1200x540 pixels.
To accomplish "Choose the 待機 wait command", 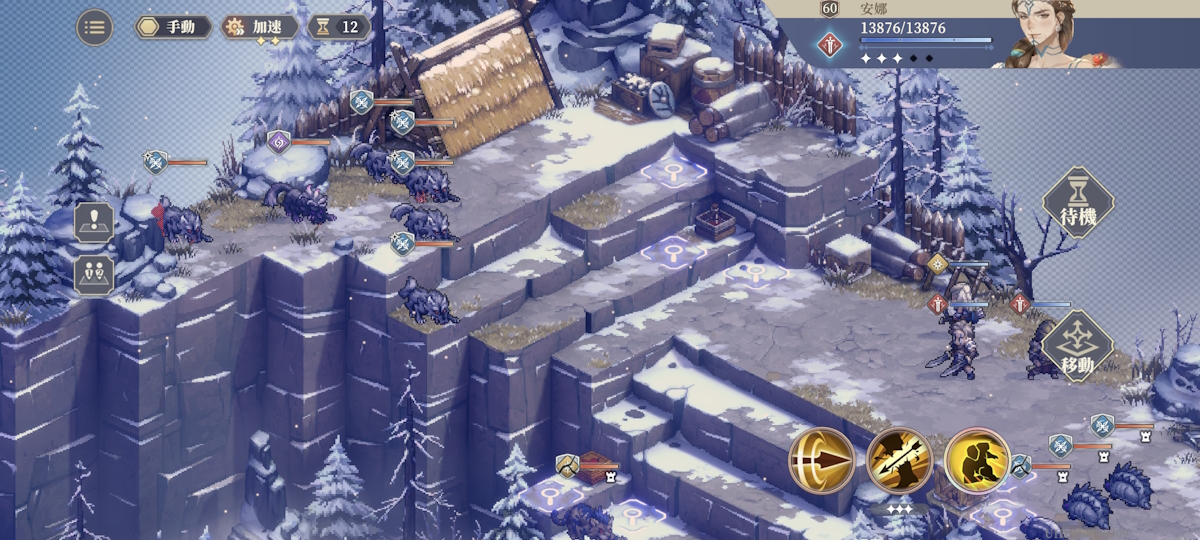I will point(1078,202).
